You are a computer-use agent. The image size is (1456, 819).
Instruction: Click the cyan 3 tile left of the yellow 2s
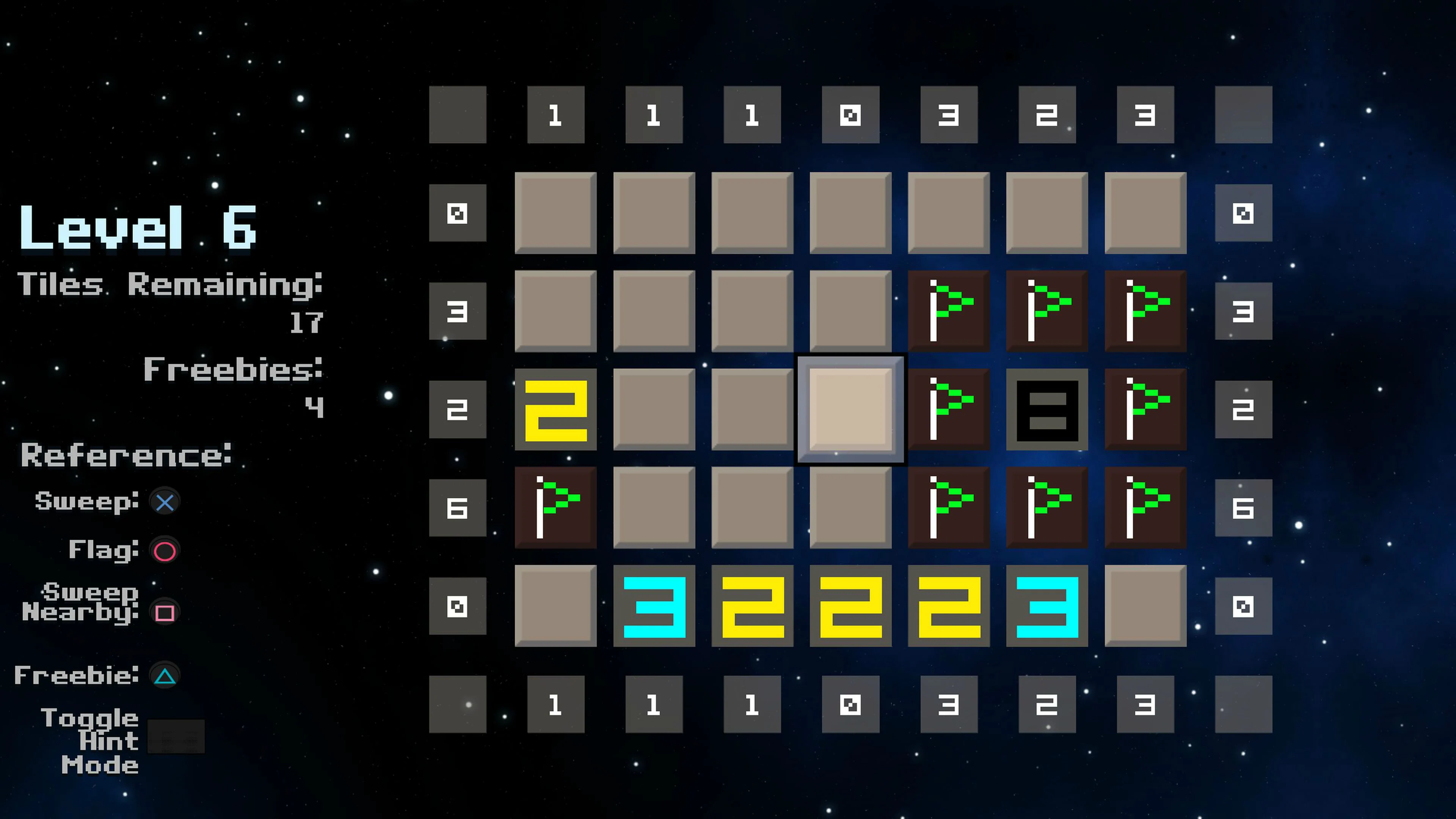pyautogui.click(x=654, y=606)
